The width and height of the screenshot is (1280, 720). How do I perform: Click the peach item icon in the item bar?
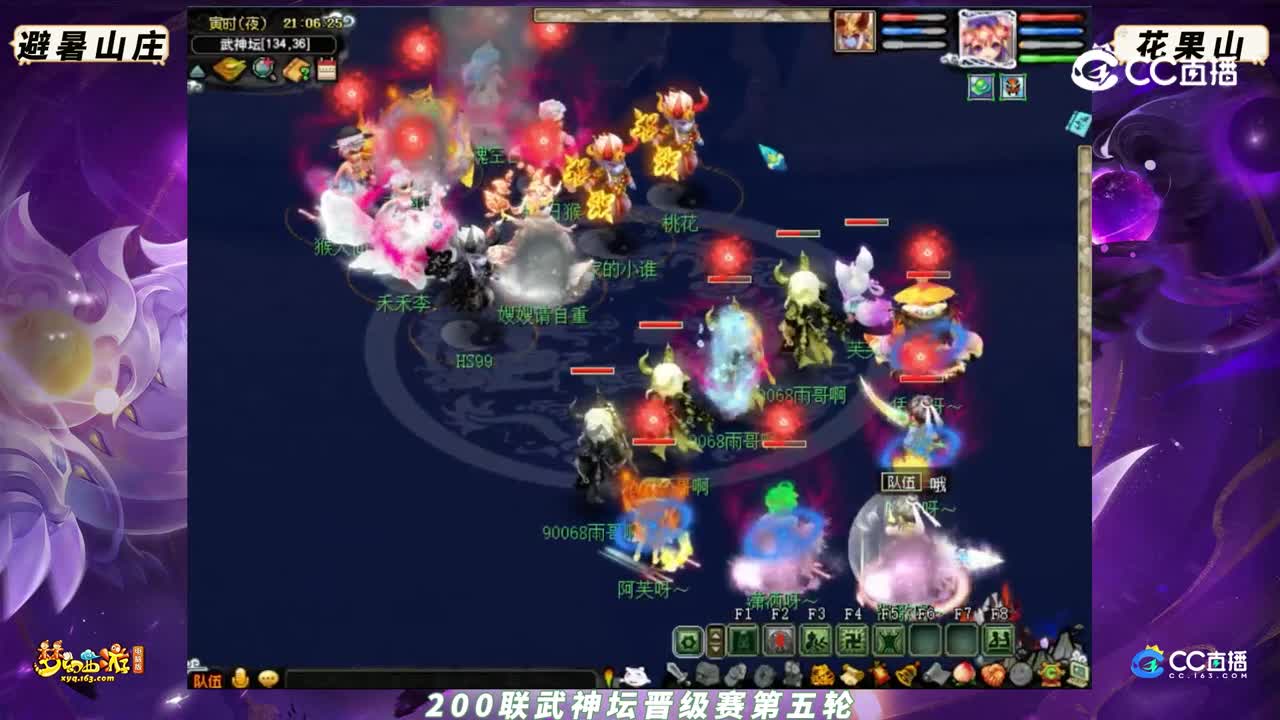point(962,673)
